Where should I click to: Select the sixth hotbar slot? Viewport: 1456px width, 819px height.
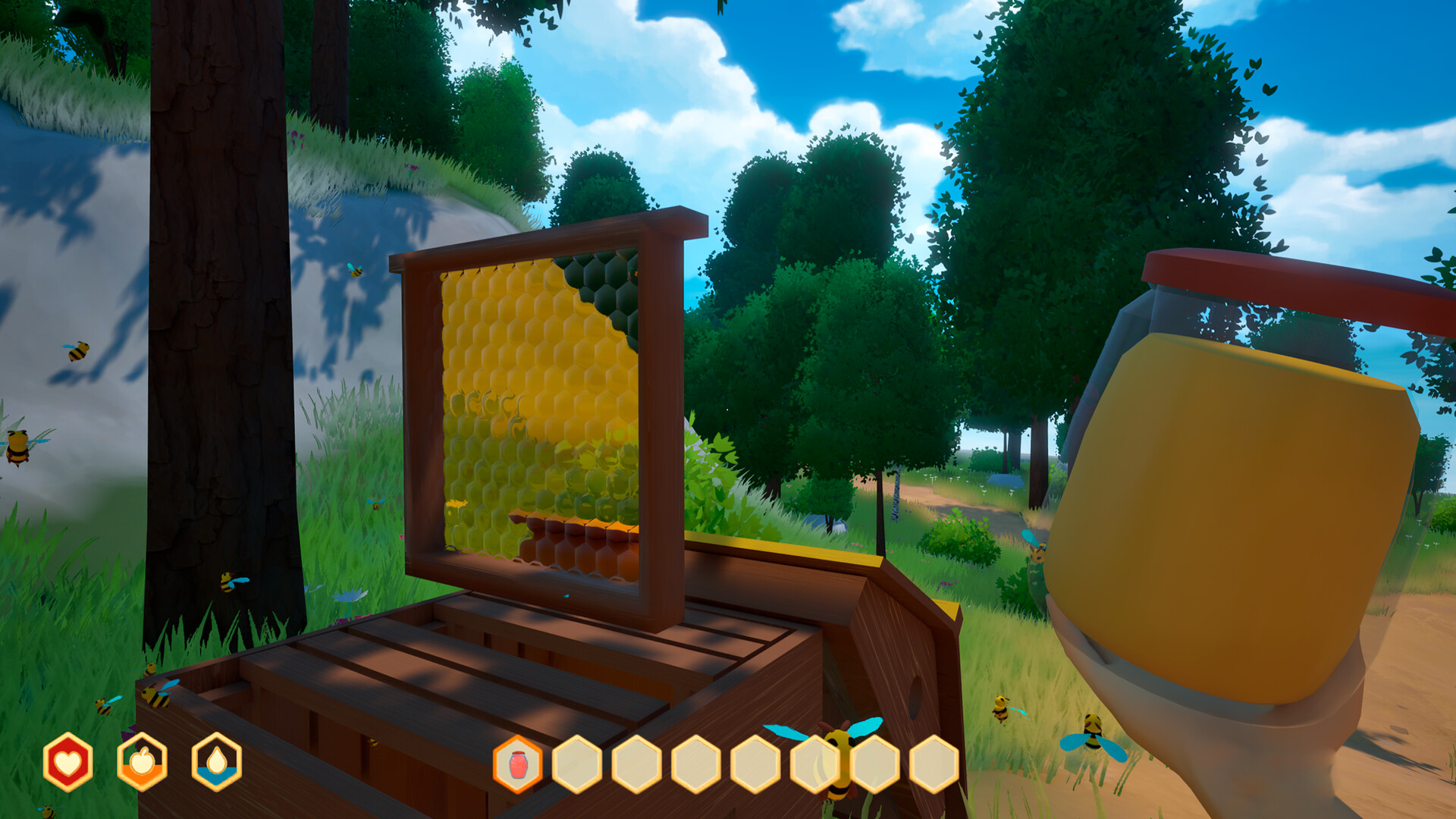(x=813, y=765)
